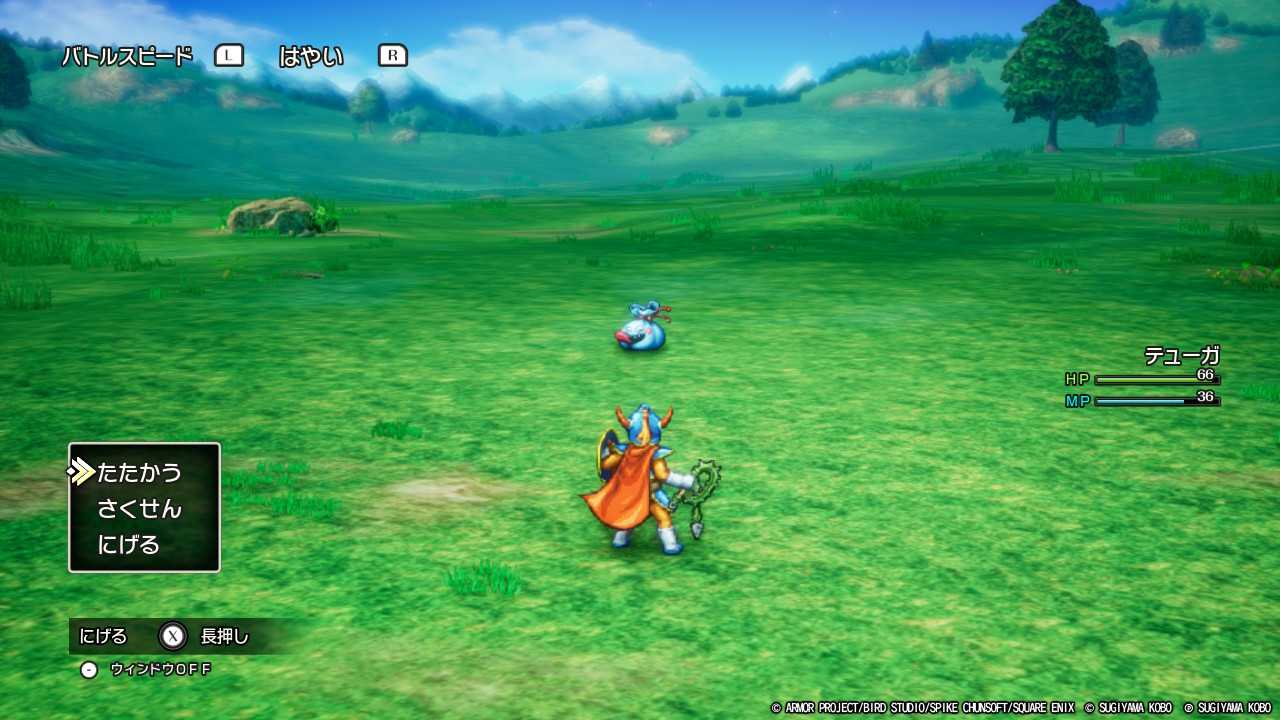Image resolution: width=1280 pixels, height=720 pixels.
Task: Click the character name テューガ
Action: point(1180,355)
